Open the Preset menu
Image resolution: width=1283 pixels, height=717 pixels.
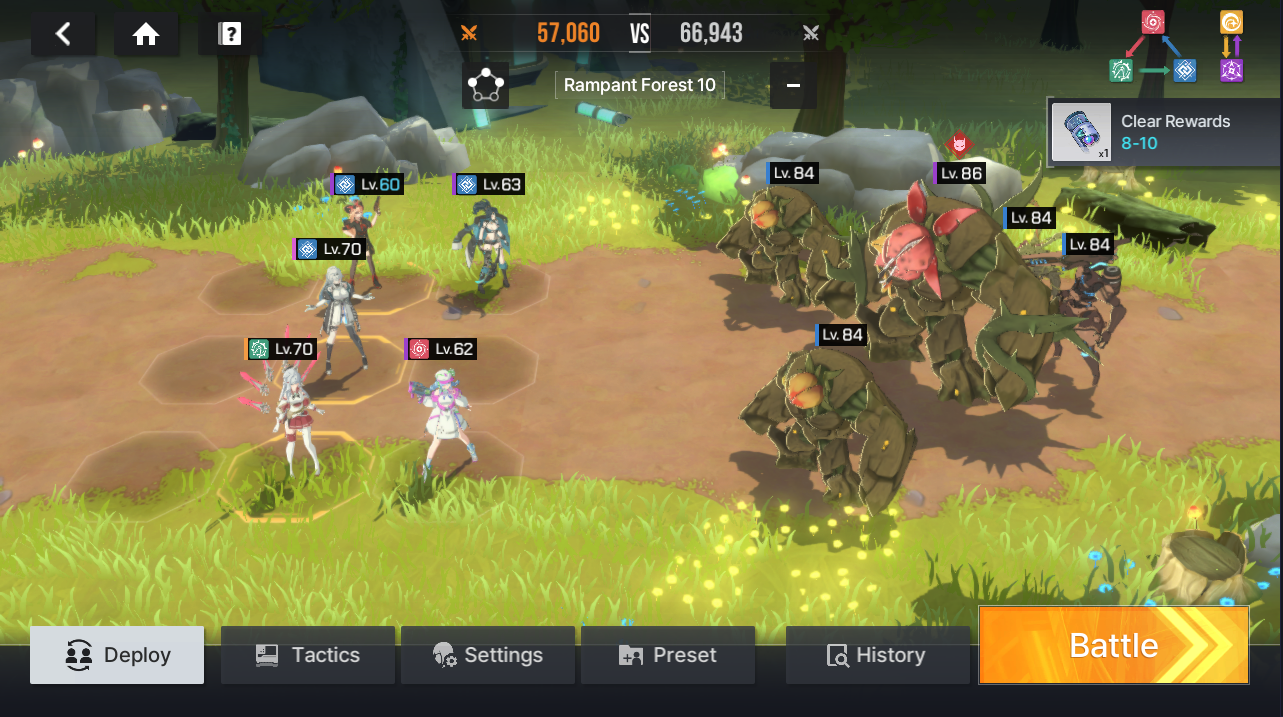(668, 655)
